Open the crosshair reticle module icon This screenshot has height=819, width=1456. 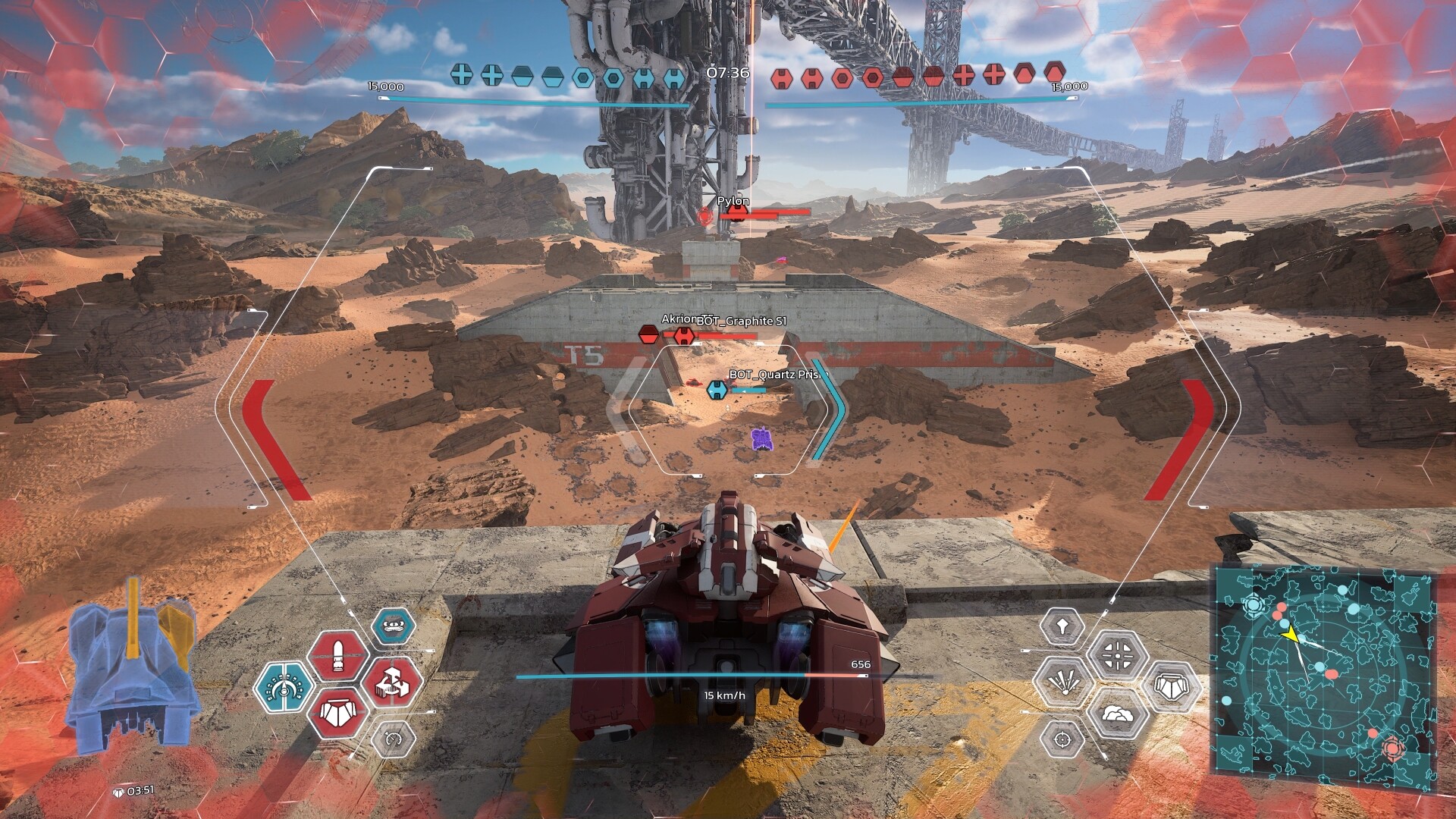point(1117,656)
